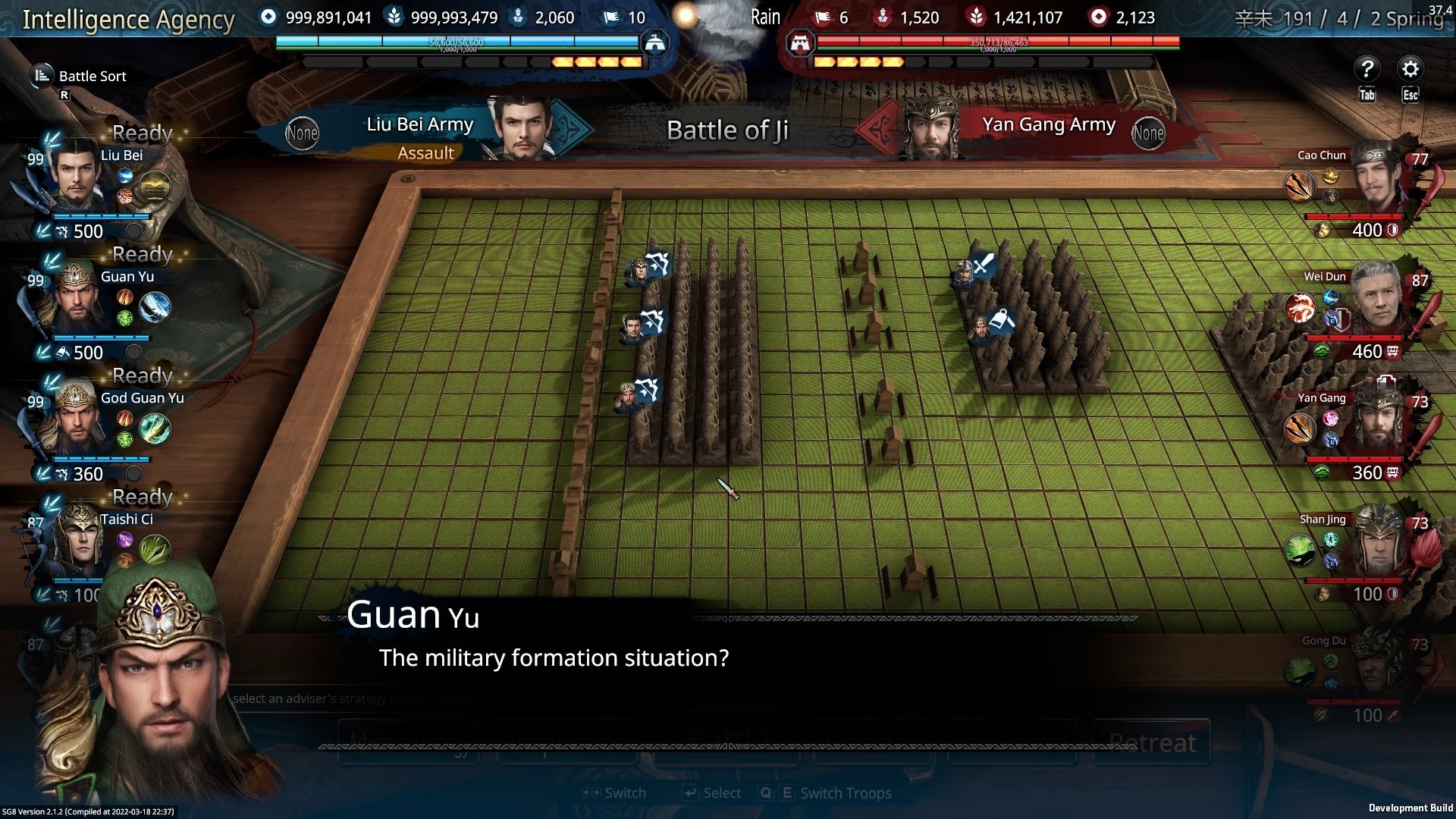Screen dimensions: 1456x819
Task: Click Liu Bei Army commander portrait
Action: coord(522,127)
